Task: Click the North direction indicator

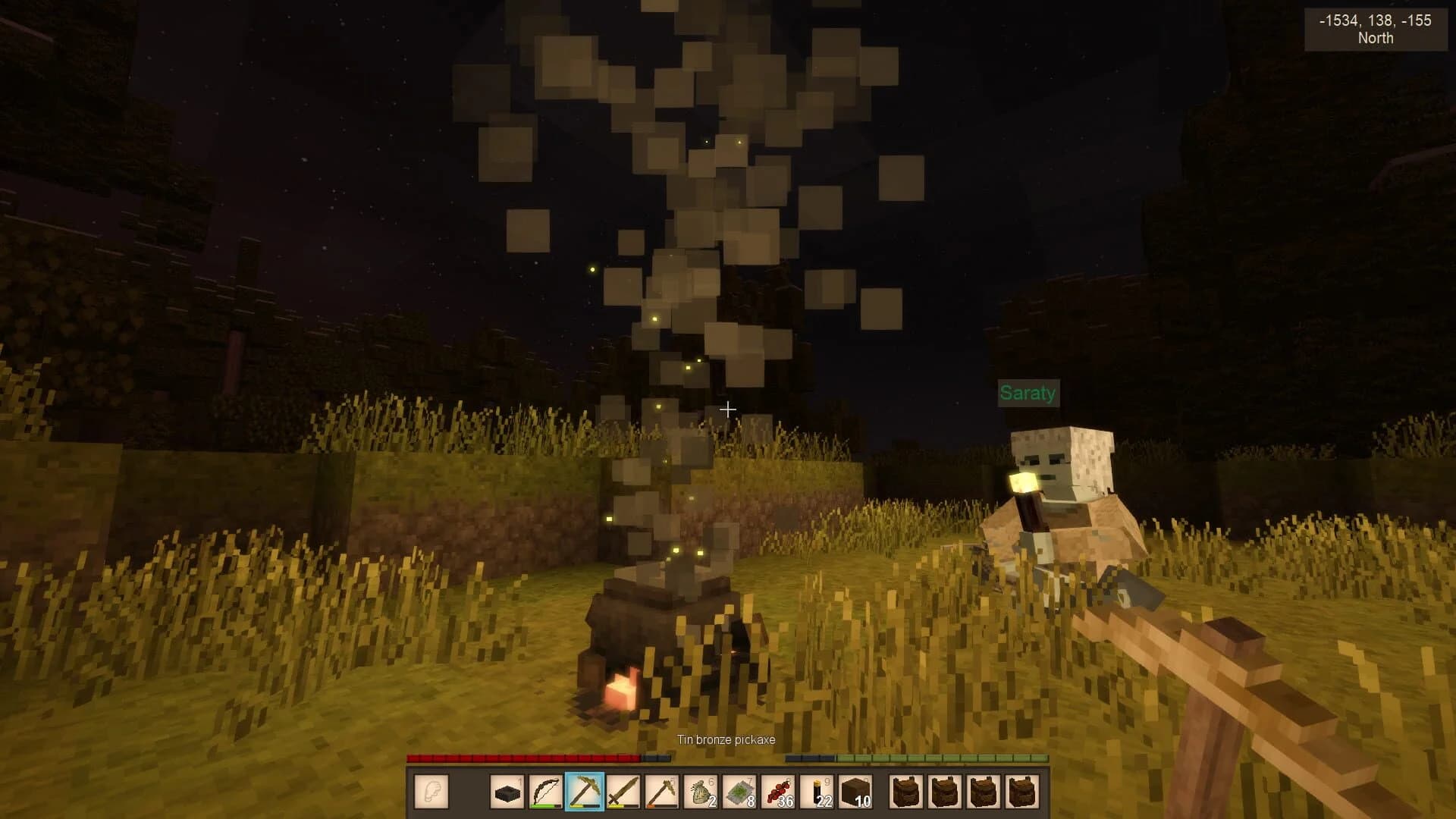Action: click(x=1376, y=39)
